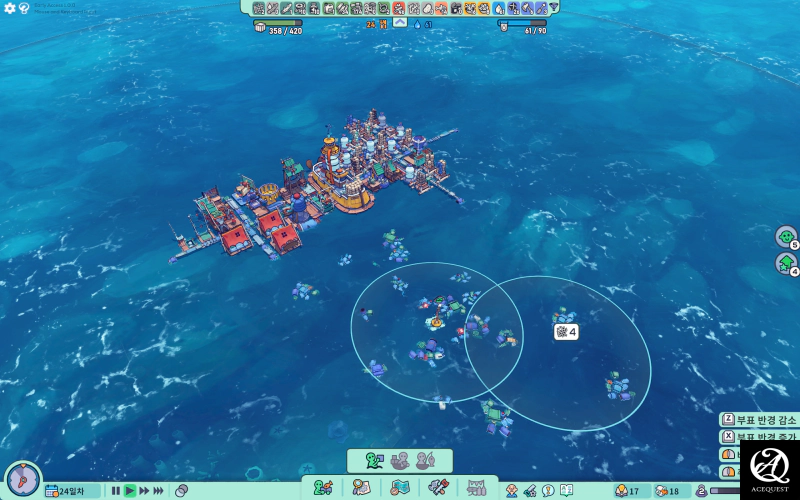Toggle the overlapping circles overlay button

click(x=182, y=491)
